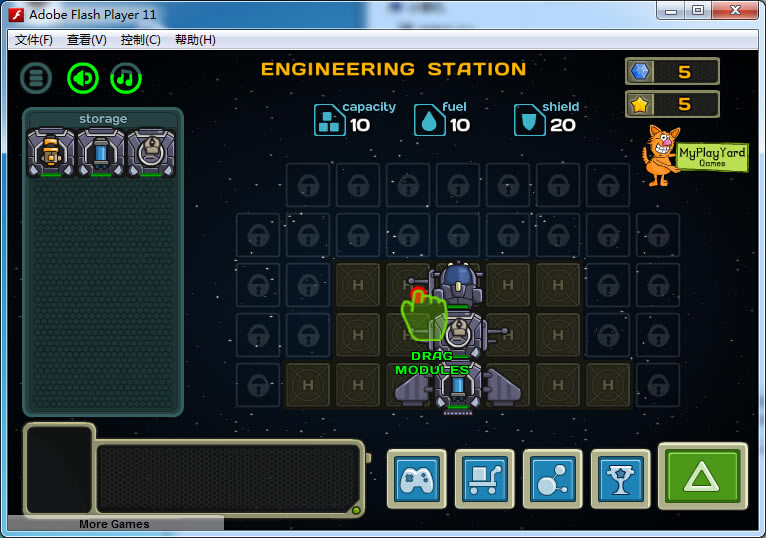Select the bottom engine module with wings
This screenshot has height=538, width=766.
tap(458, 386)
